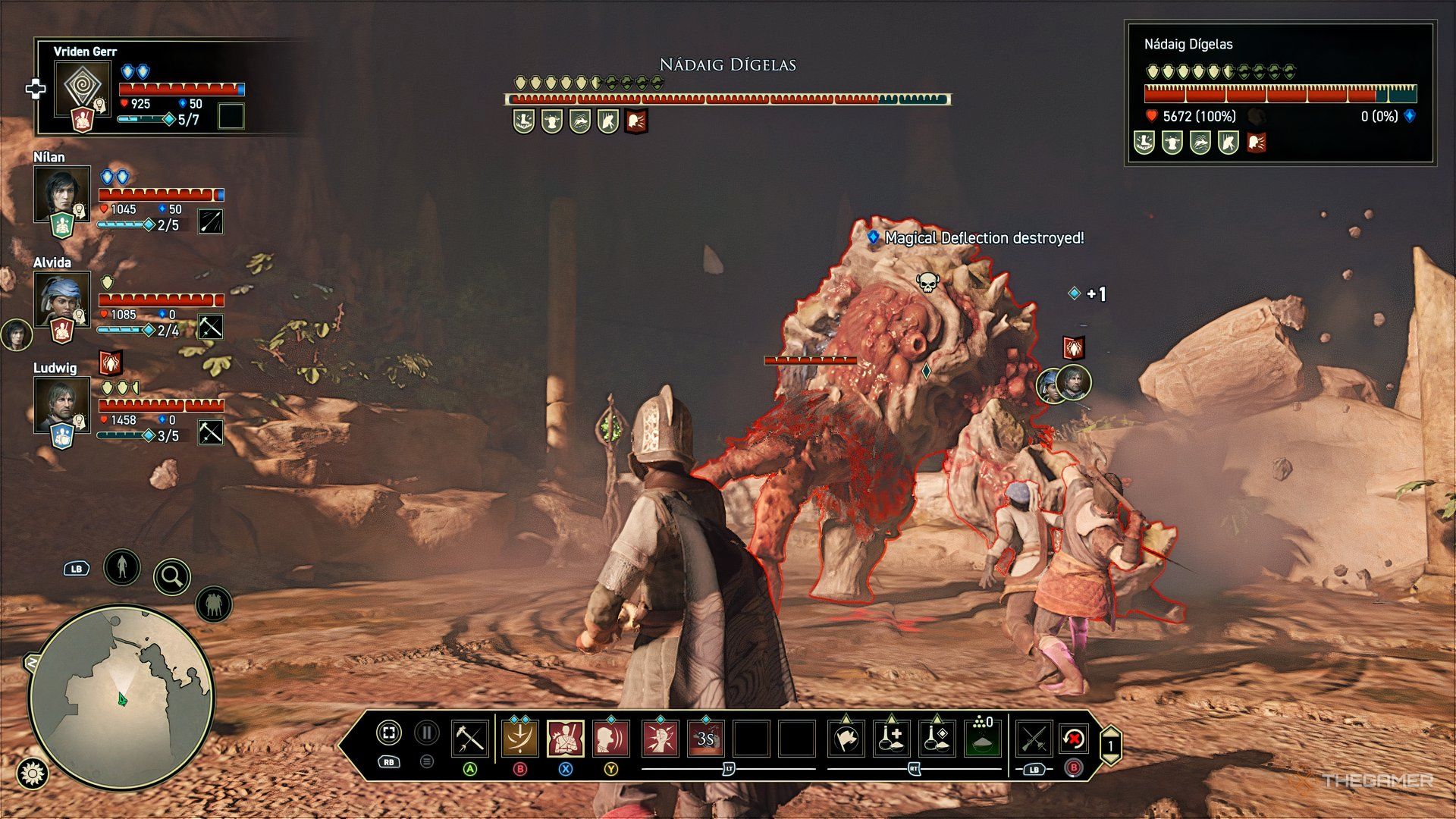
Task: Select the single character mode icon
Action: click(122, 566)
